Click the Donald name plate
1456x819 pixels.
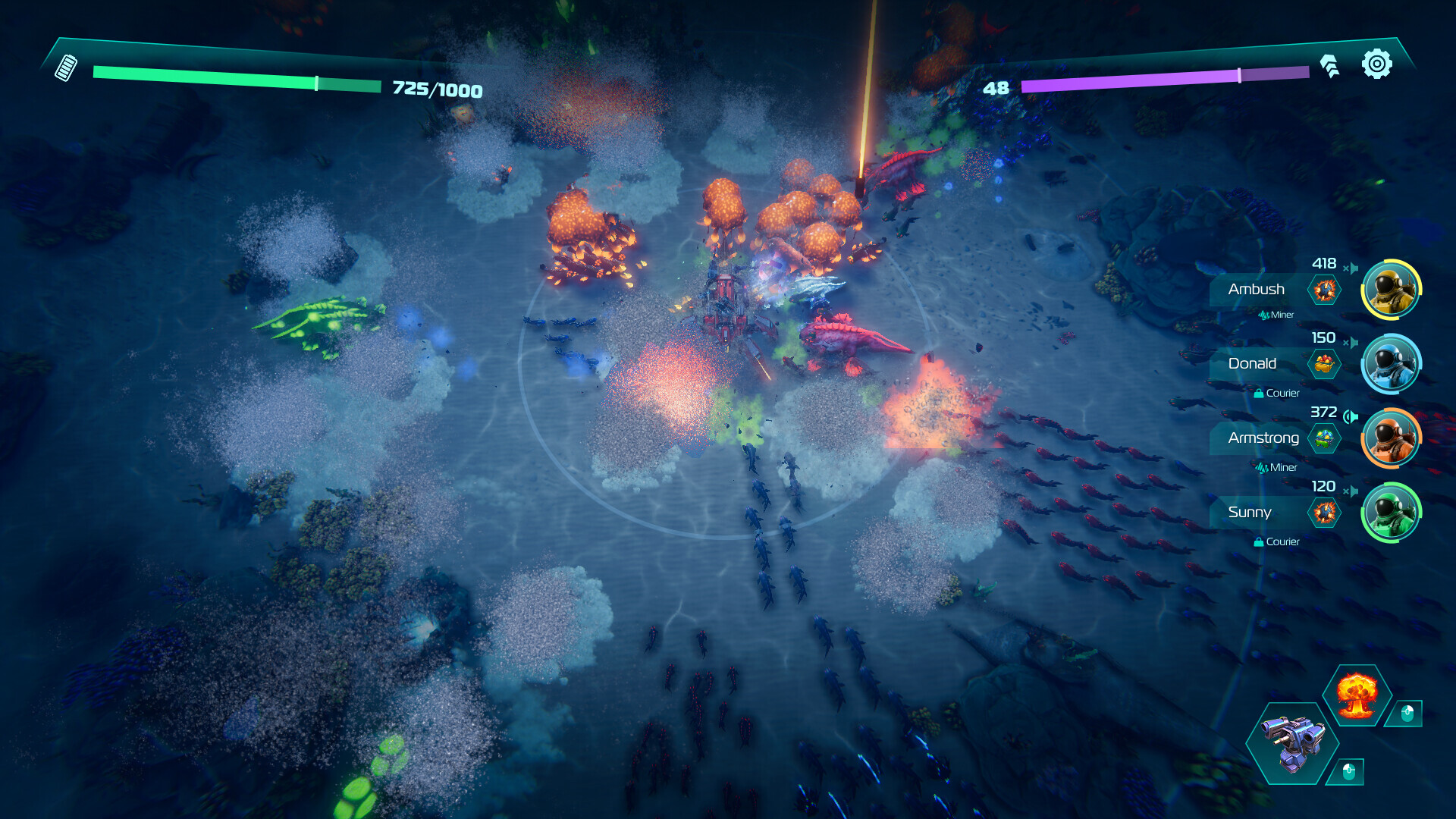pos(1252,364)
